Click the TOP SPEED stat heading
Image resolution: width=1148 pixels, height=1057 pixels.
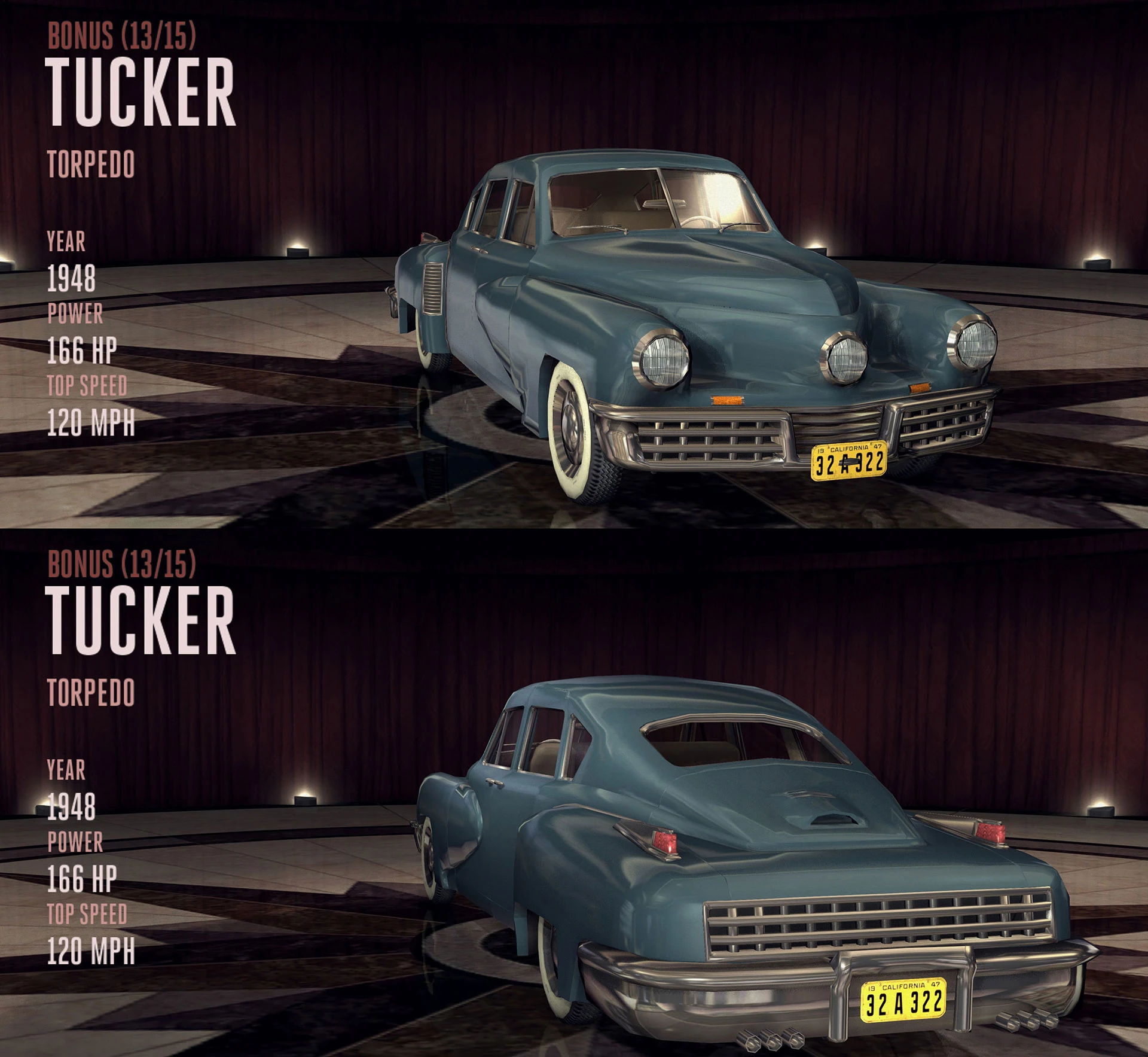pos(87,386)
